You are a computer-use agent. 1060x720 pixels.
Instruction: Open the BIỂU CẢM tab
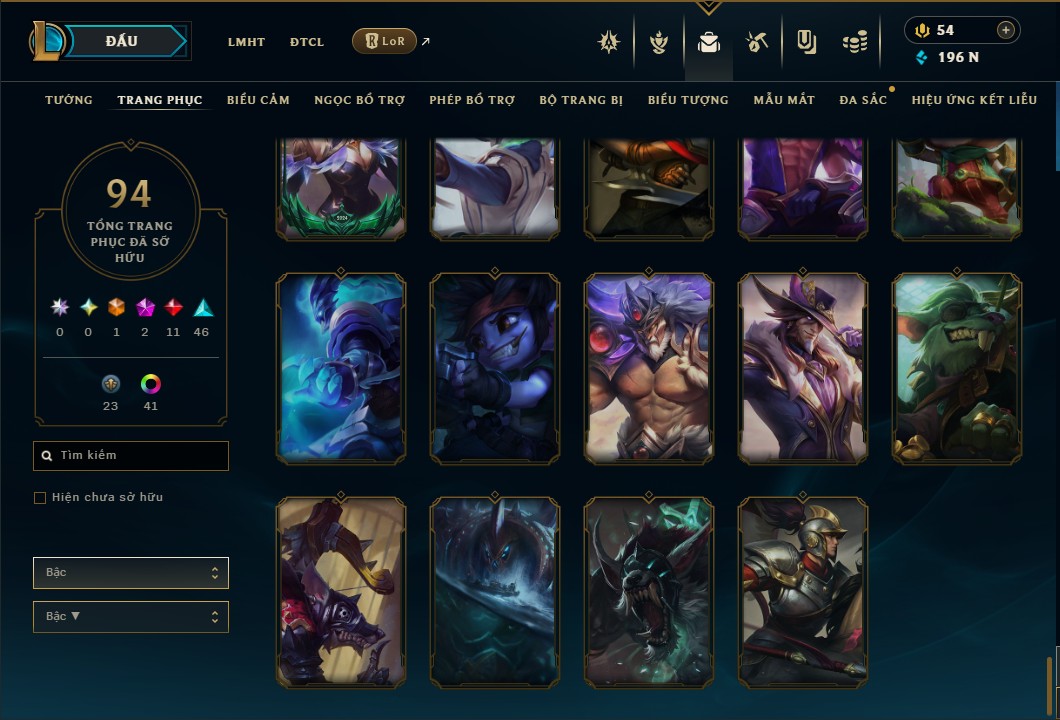tap(258, 100)
